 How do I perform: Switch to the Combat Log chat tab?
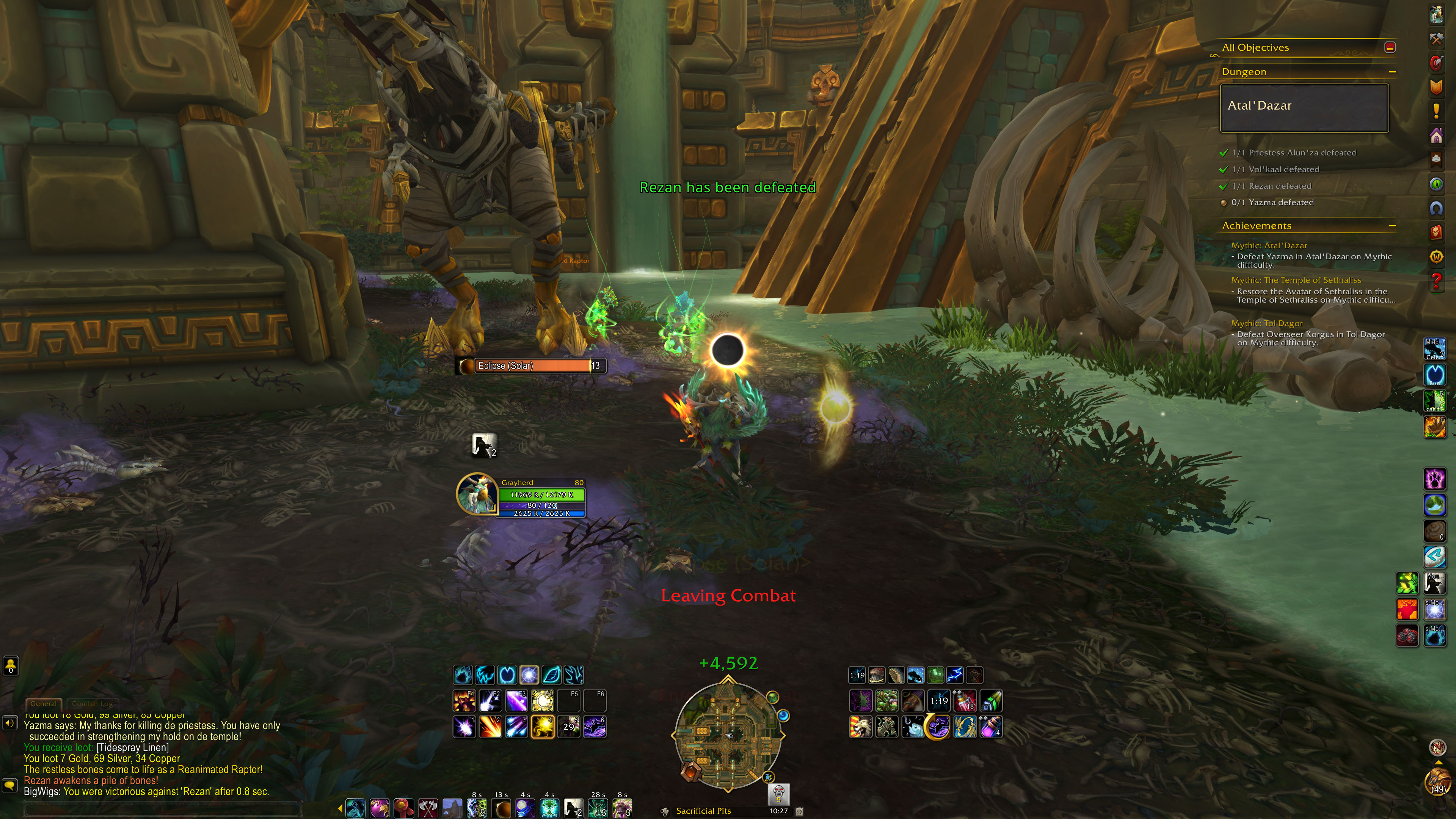coord(92,704)
